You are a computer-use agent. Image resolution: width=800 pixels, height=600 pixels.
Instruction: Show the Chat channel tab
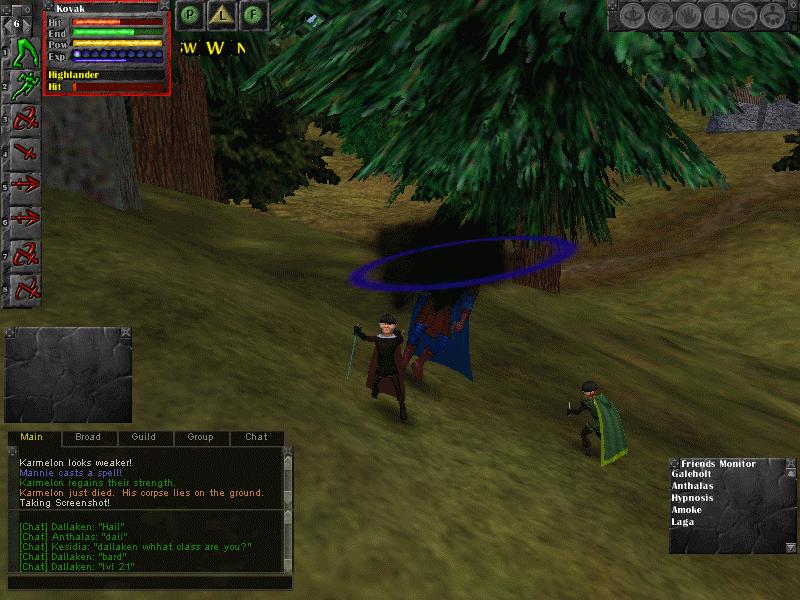(256, 437)
